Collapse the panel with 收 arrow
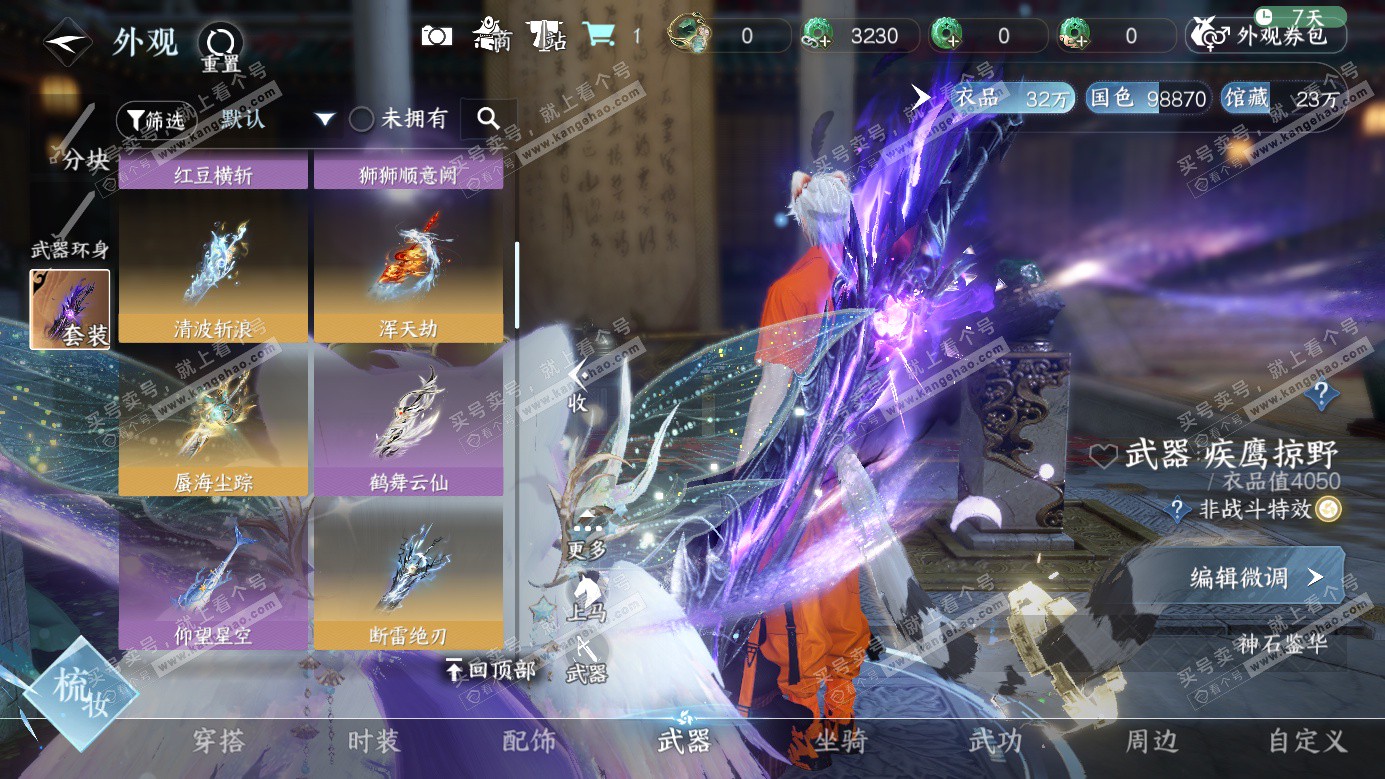Screen dimensions: 1385x779 point(577,387)
